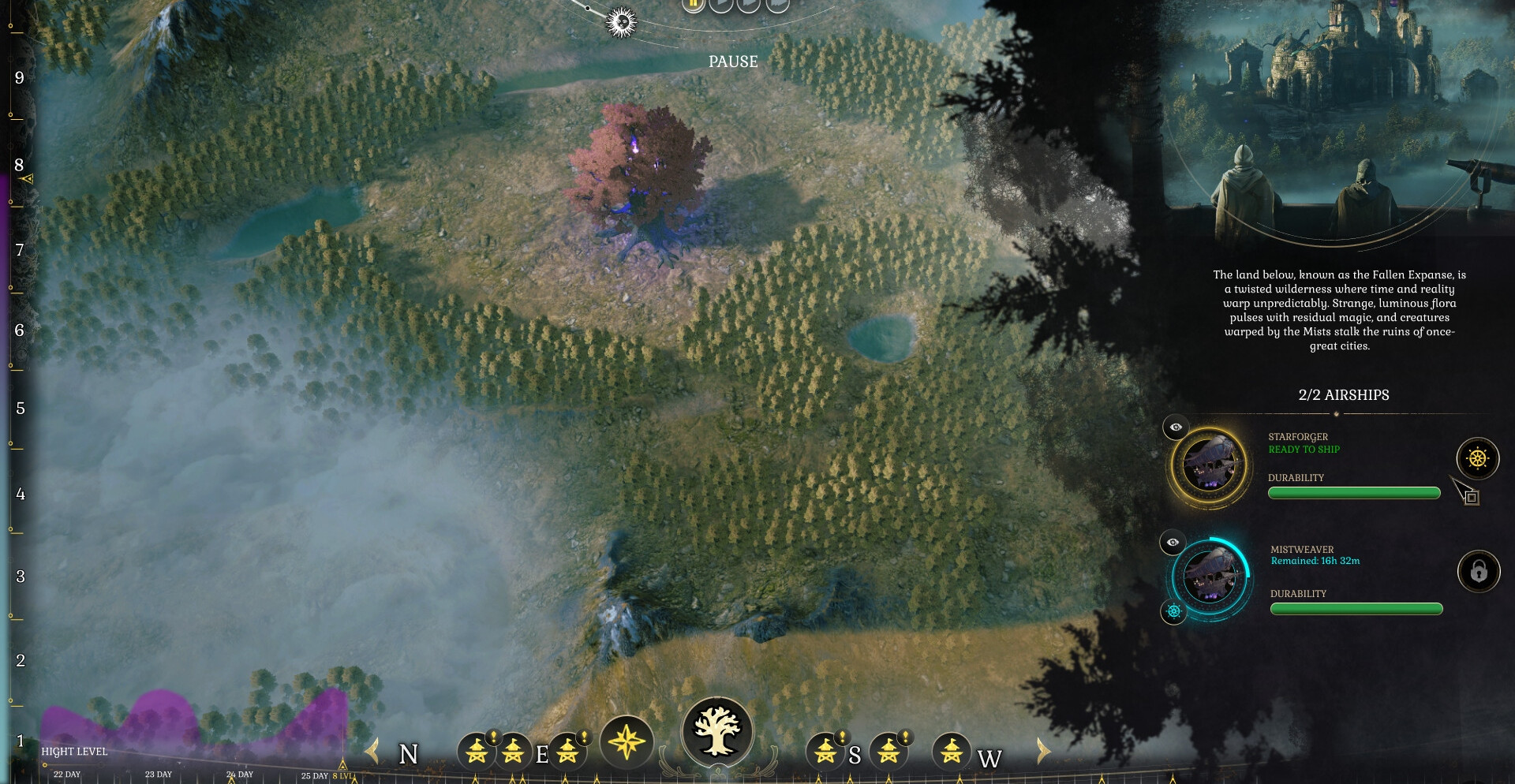Select the gold compass star marker
The width and height of the screenshot is (1515, 784).
627,742
